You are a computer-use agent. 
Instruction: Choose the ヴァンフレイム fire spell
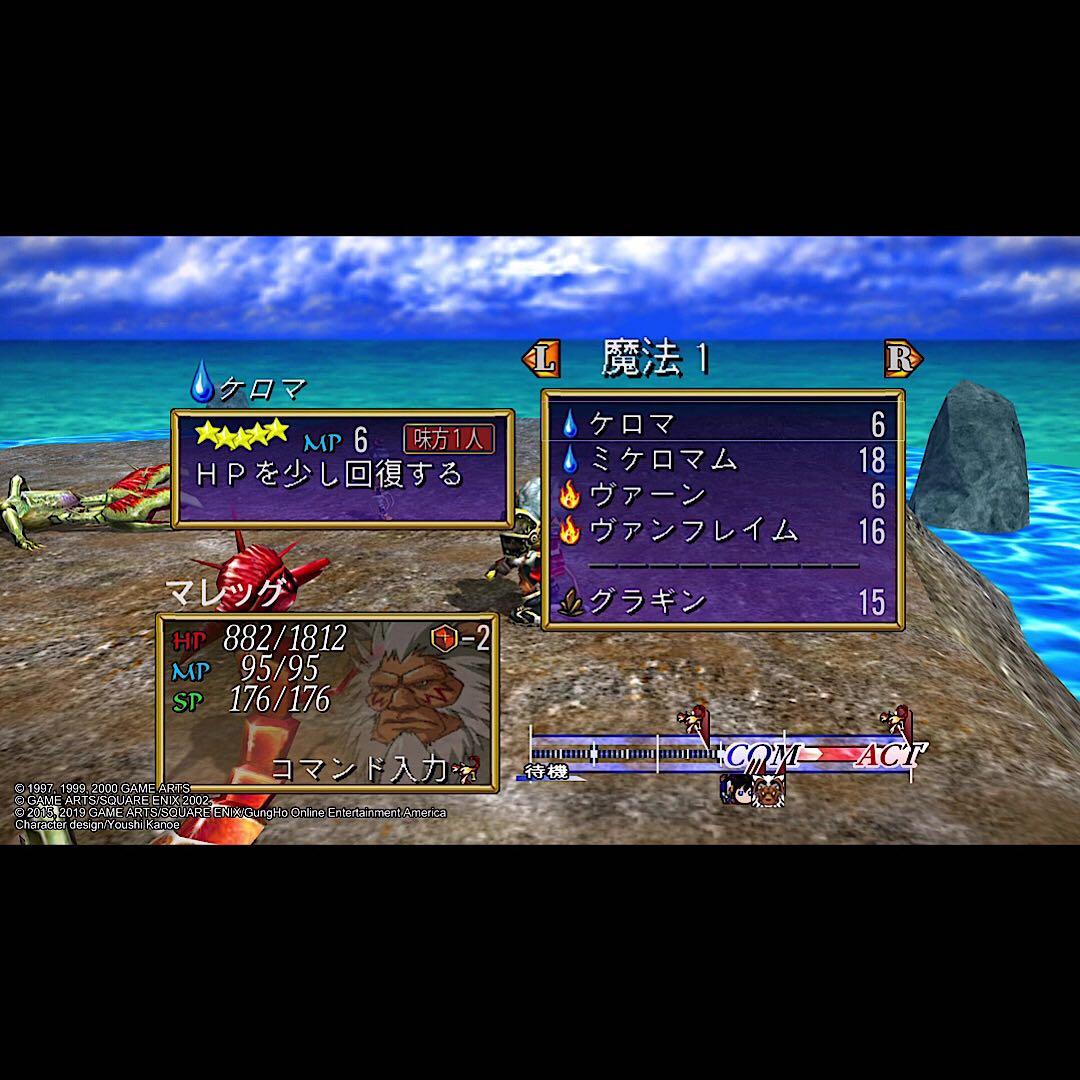[720, 531]
